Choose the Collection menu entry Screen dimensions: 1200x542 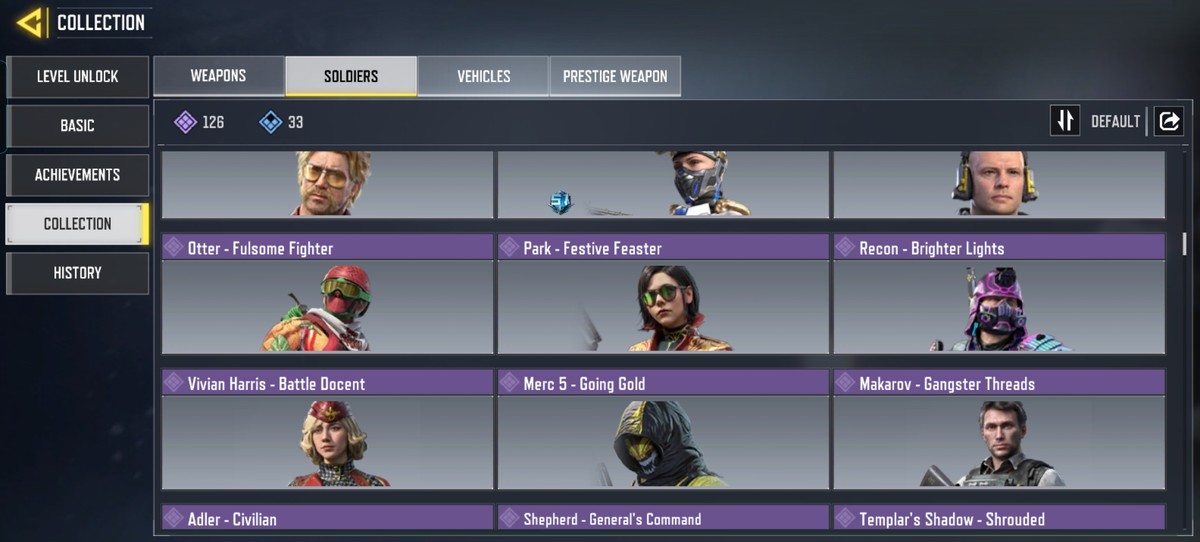[x=77, y=224]
